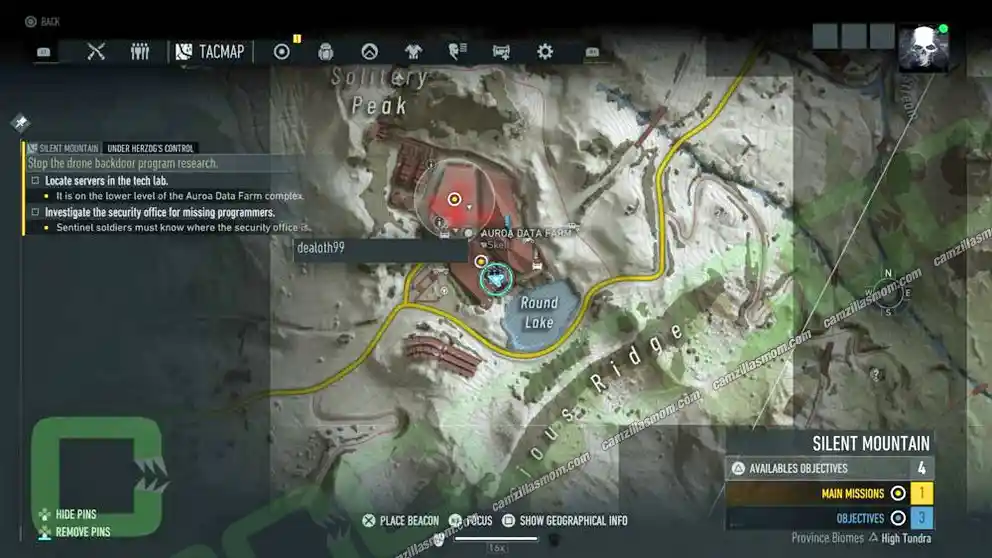Toggle the pin icon beside the mission
Viewport: 992px width, 558px height.
pyautogui.click(x=20, y=123)
